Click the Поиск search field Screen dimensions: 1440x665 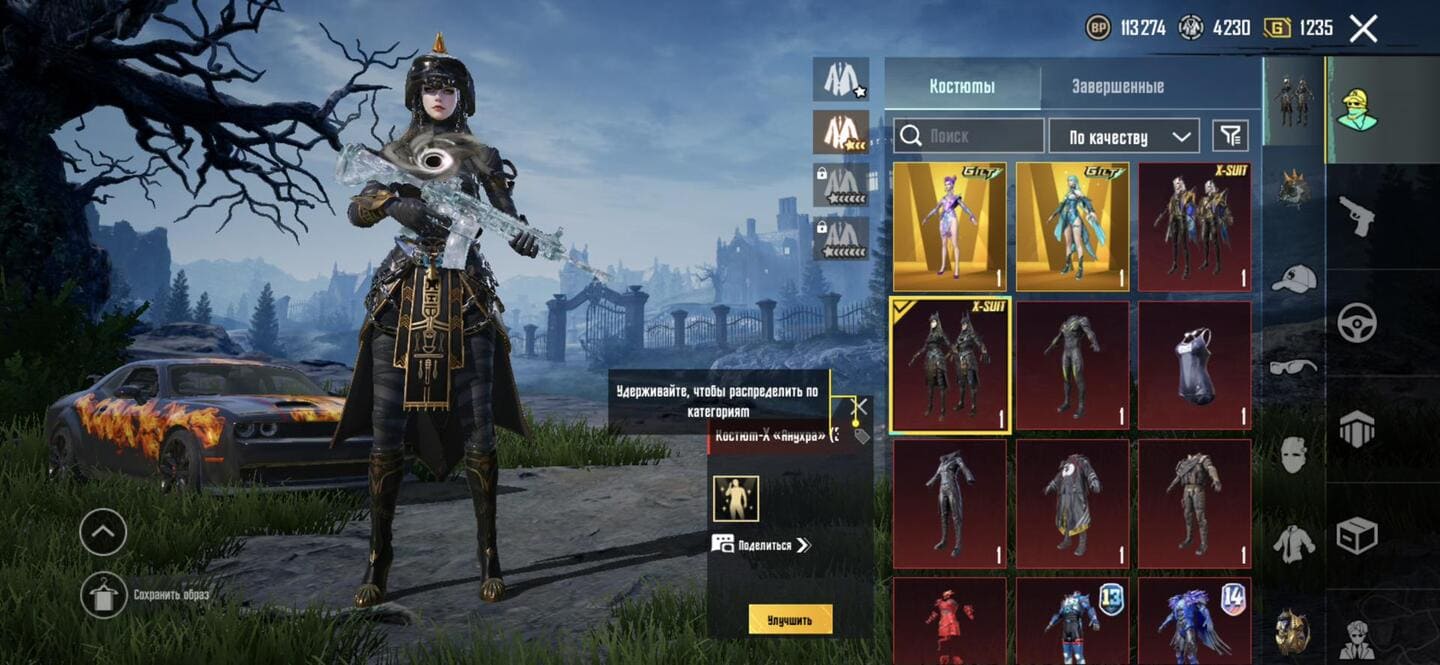pos(968,136)
